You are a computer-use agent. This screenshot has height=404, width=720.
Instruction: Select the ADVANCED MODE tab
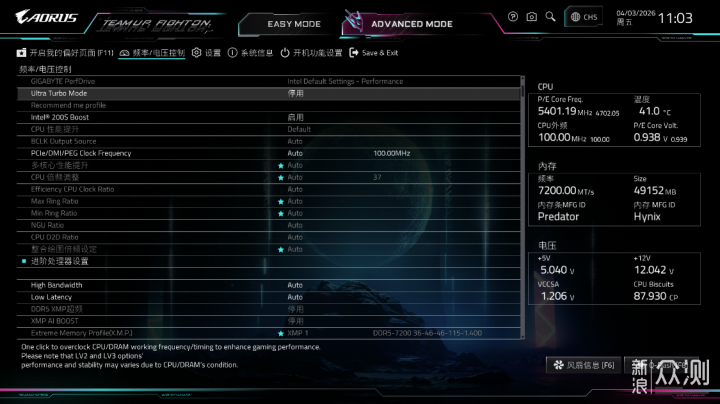(x=411, y=23)
